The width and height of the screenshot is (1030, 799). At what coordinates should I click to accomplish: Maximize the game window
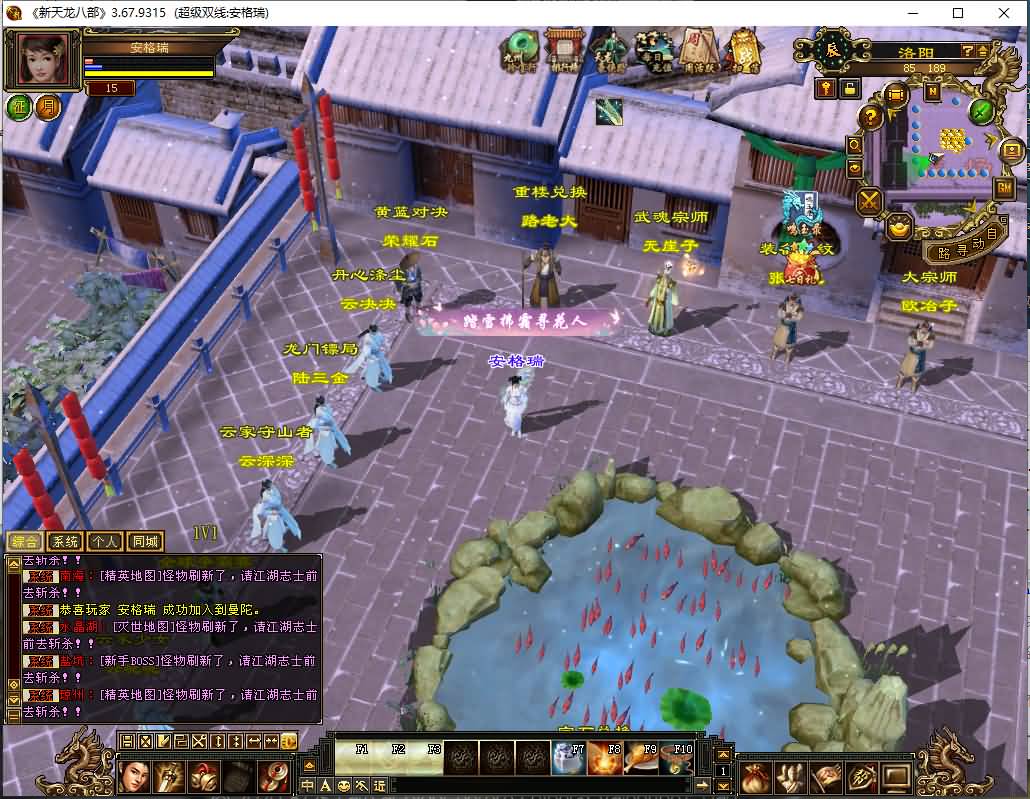click(x=957, y=13)
